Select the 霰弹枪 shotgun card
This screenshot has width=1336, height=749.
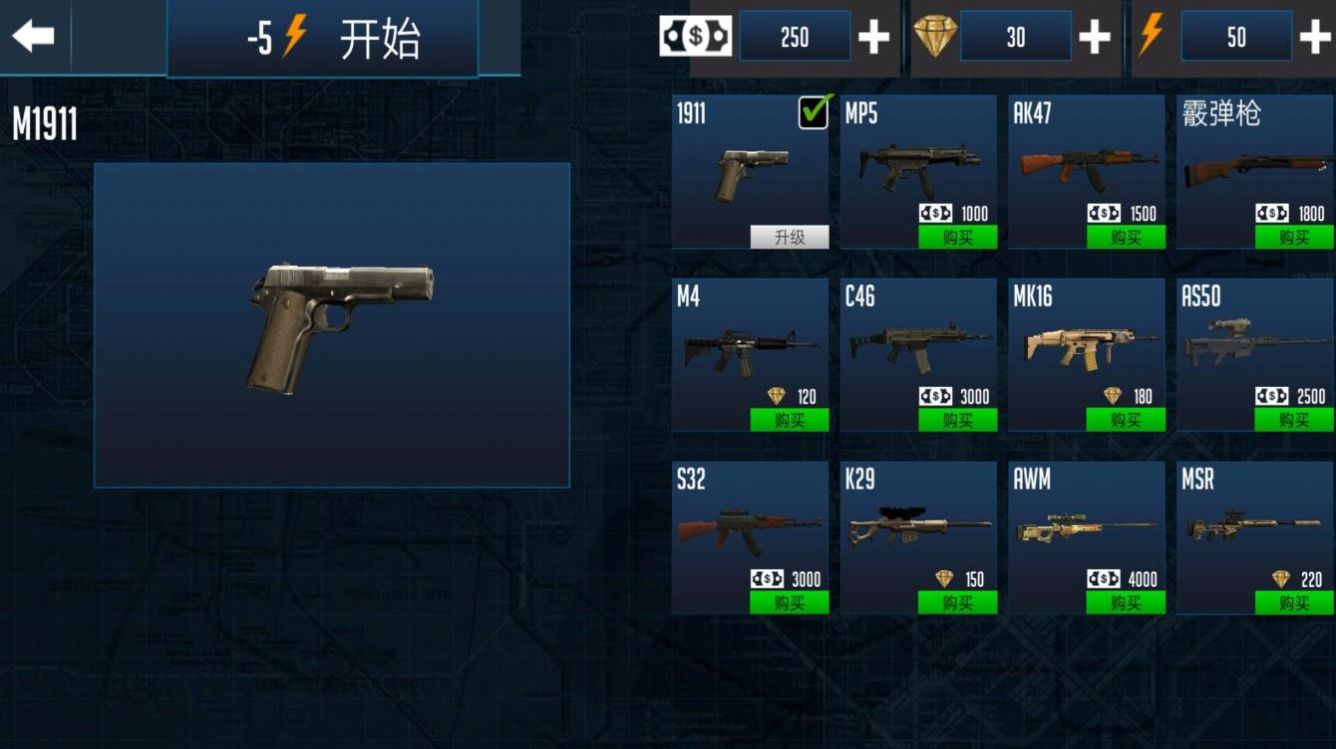tap(1253, 165)
